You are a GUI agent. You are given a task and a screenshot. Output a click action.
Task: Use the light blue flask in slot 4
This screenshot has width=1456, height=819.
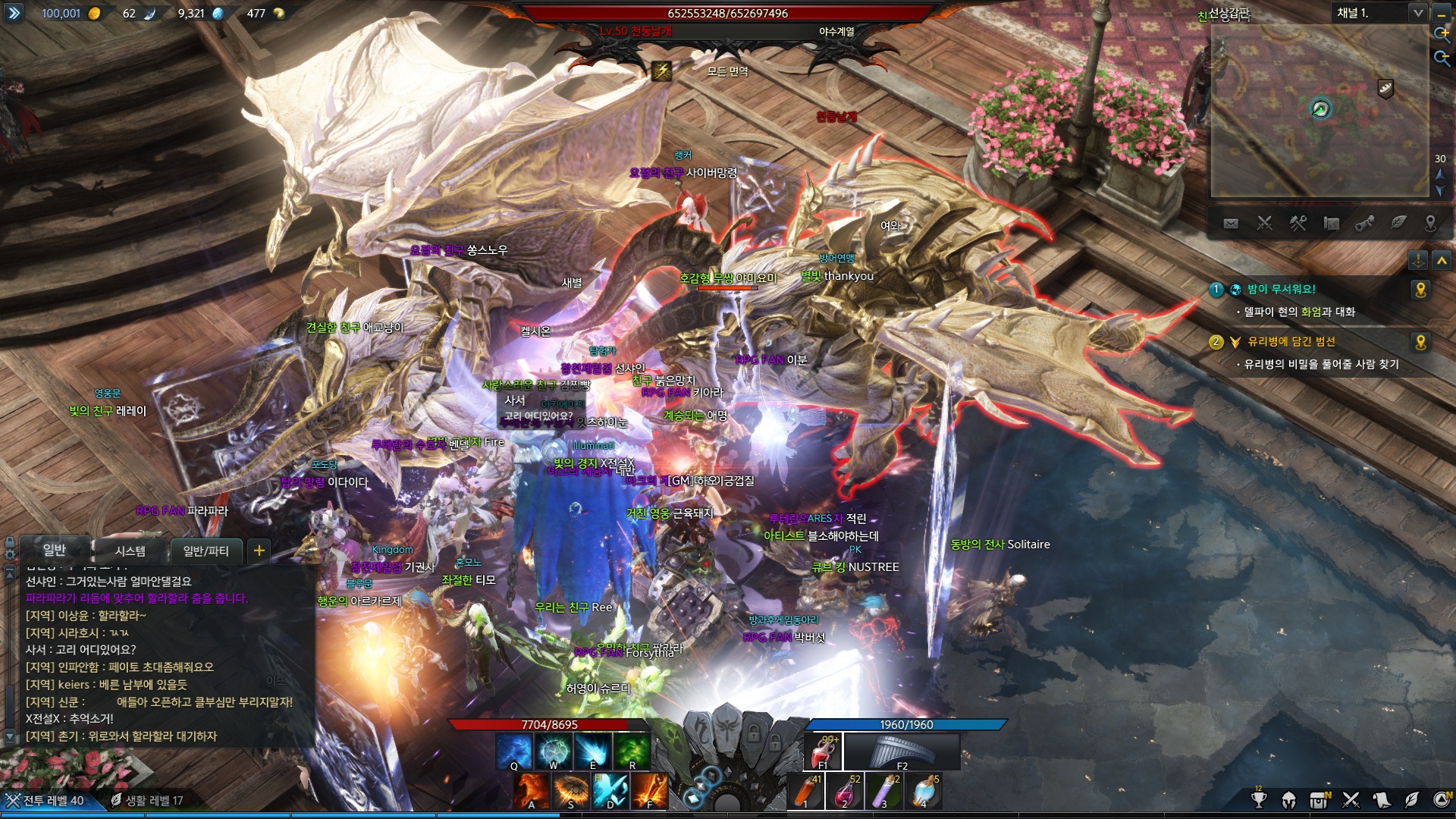click(x=924, y=792)
